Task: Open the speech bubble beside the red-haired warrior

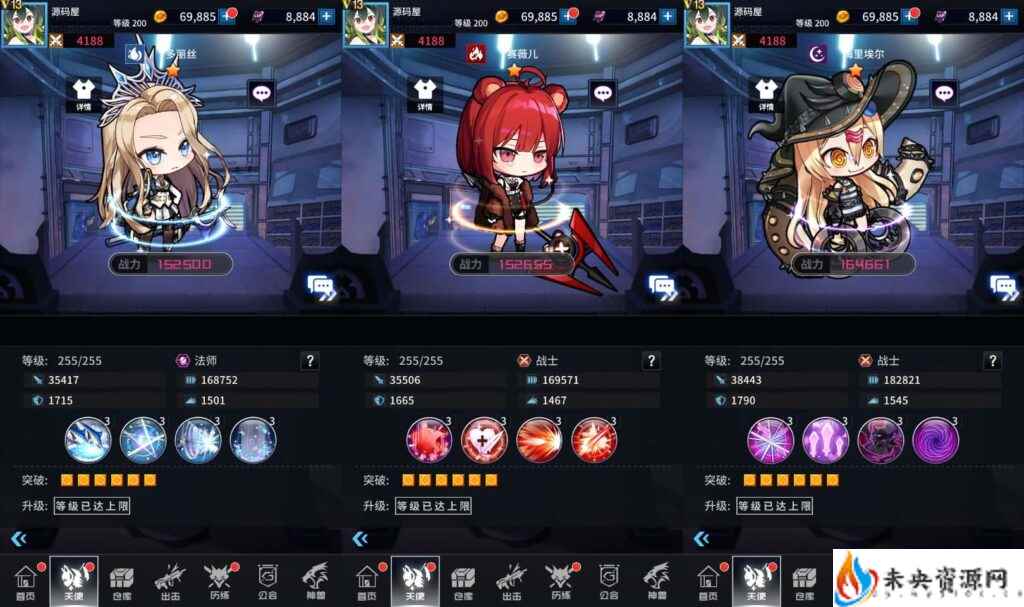Action: 602,94
